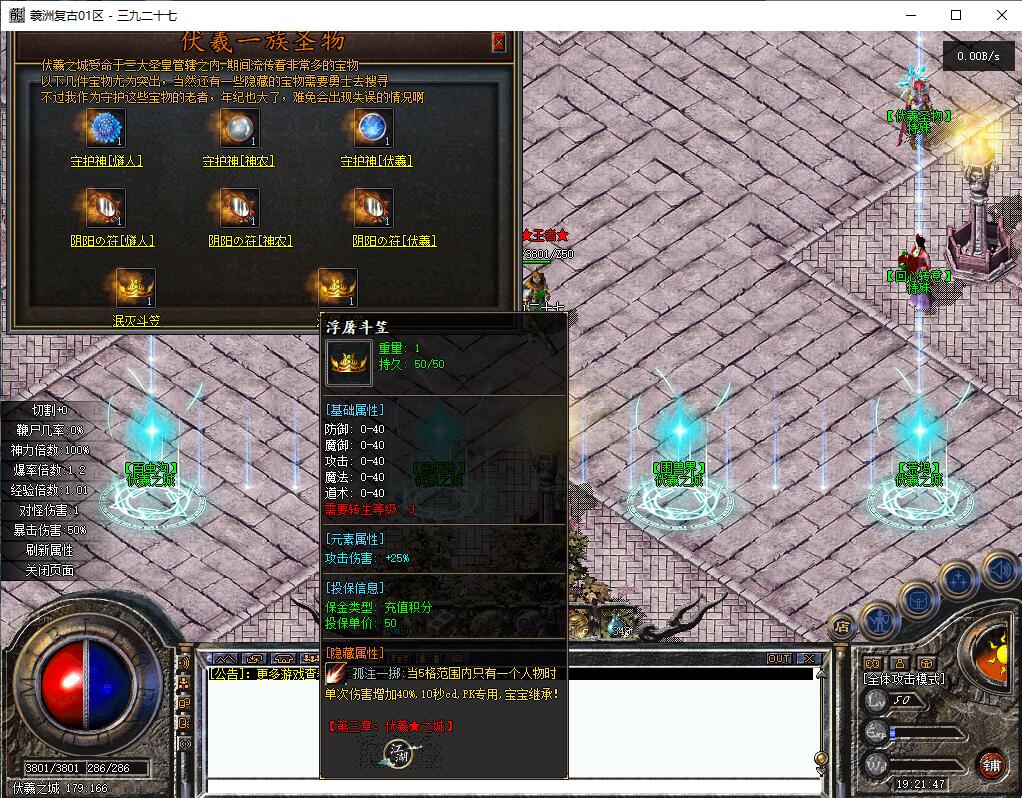Select the 守护神[神农] pearl orb item

[239, 128]
